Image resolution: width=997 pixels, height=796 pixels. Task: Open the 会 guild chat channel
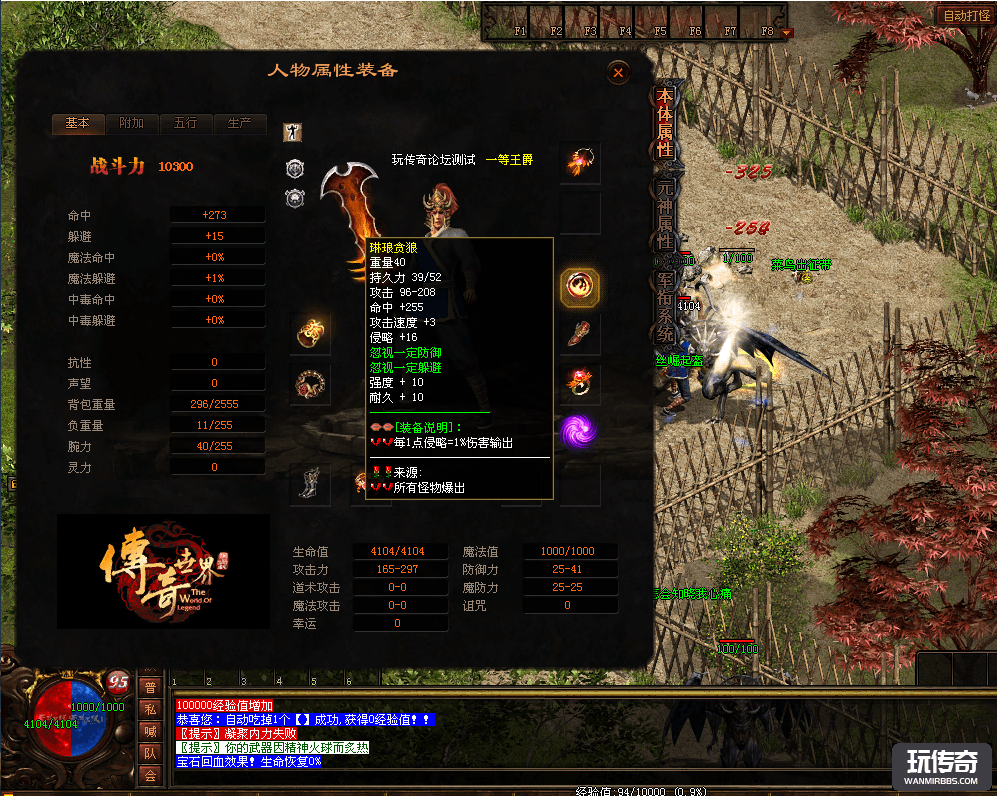(x=150, y=776)
